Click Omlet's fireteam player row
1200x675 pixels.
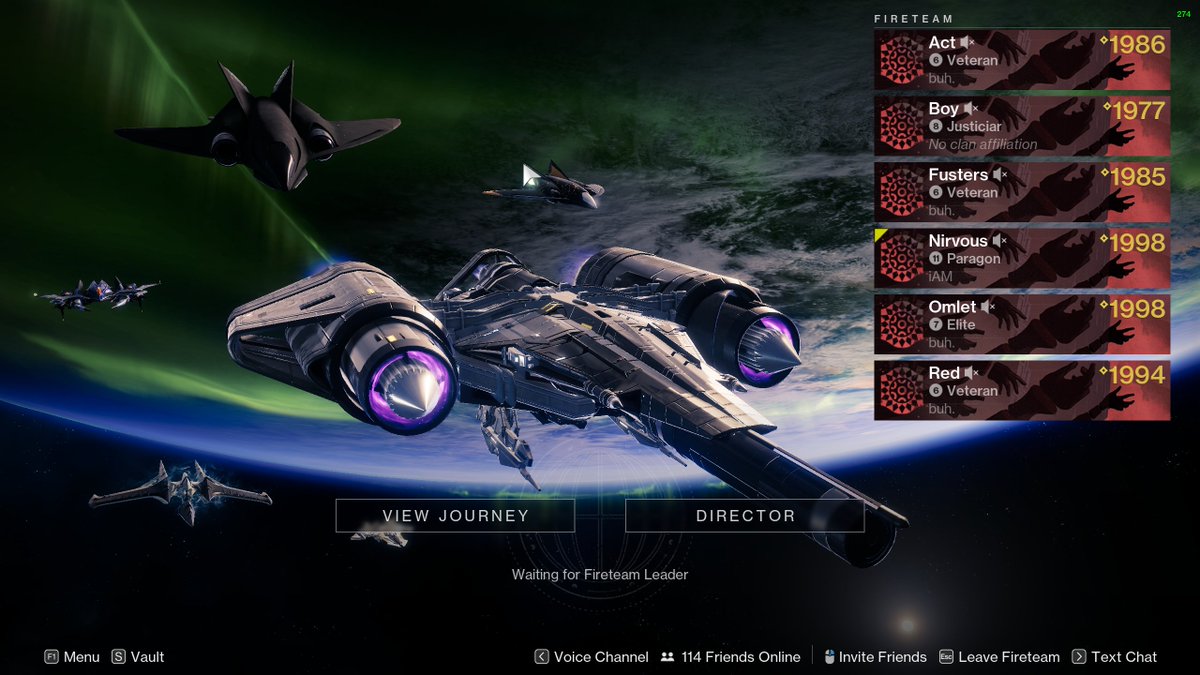point(1021,324)
